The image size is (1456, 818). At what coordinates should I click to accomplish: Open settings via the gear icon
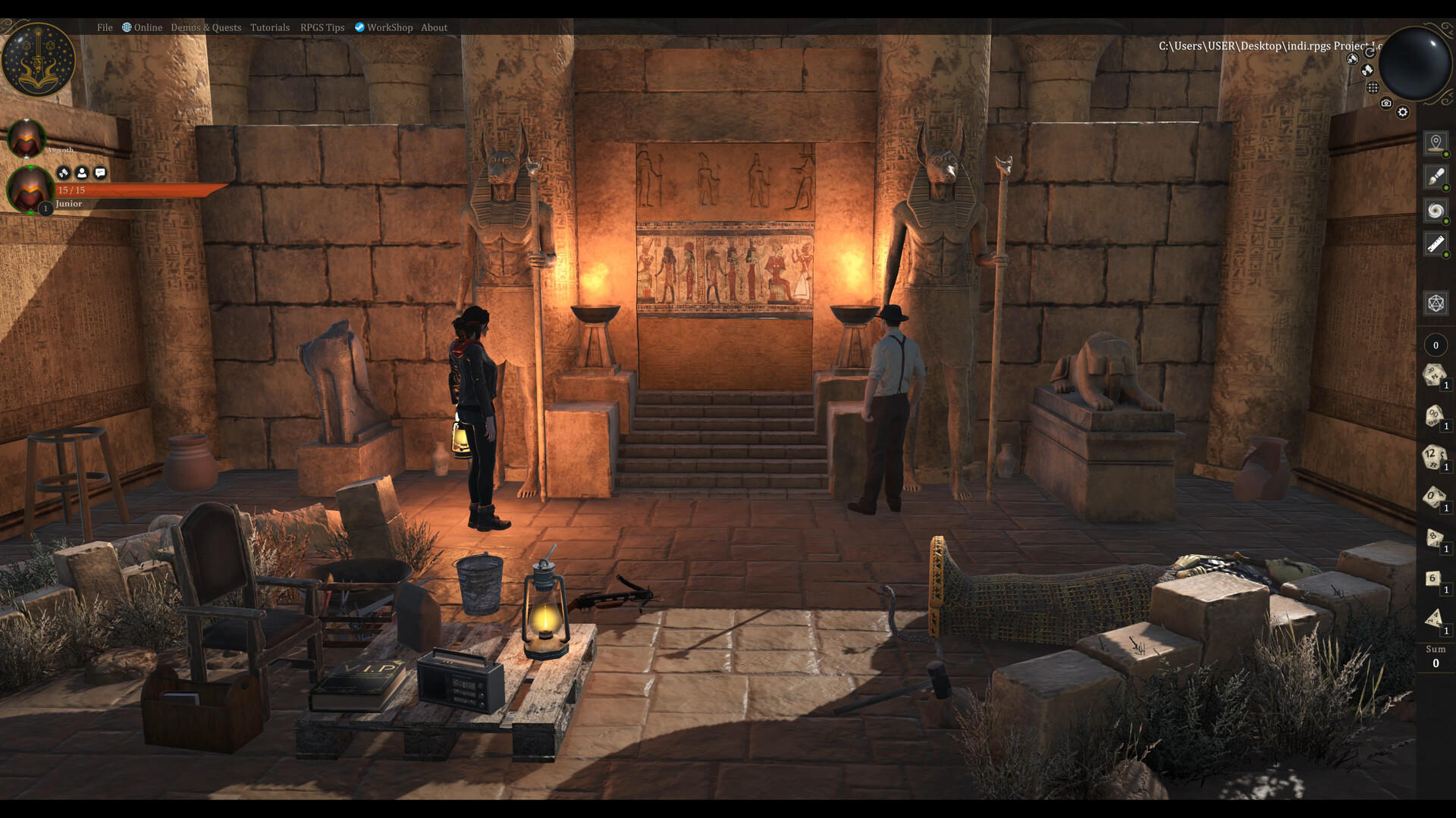tap(1402, 111)
